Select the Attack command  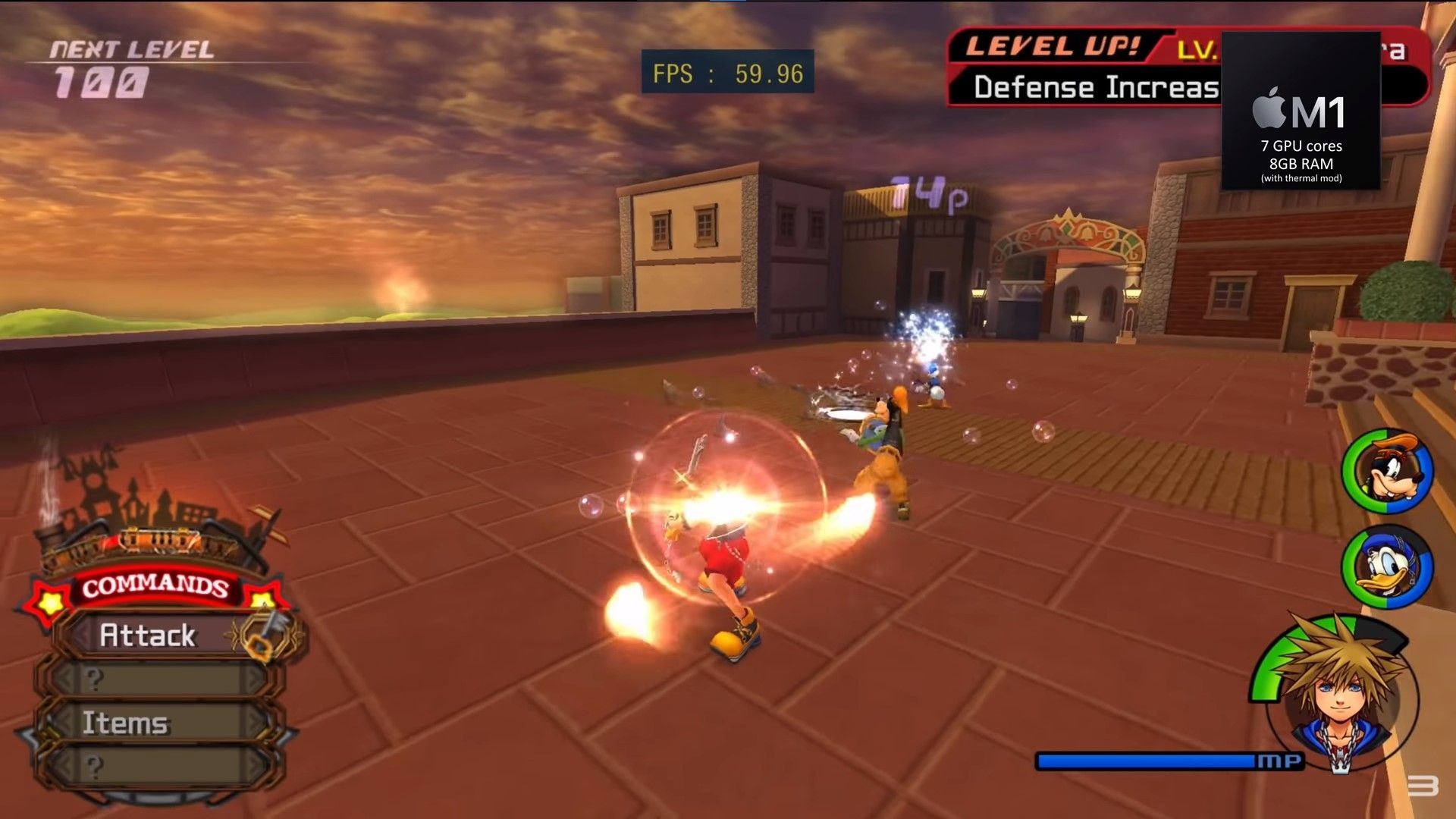pos(149,635)
